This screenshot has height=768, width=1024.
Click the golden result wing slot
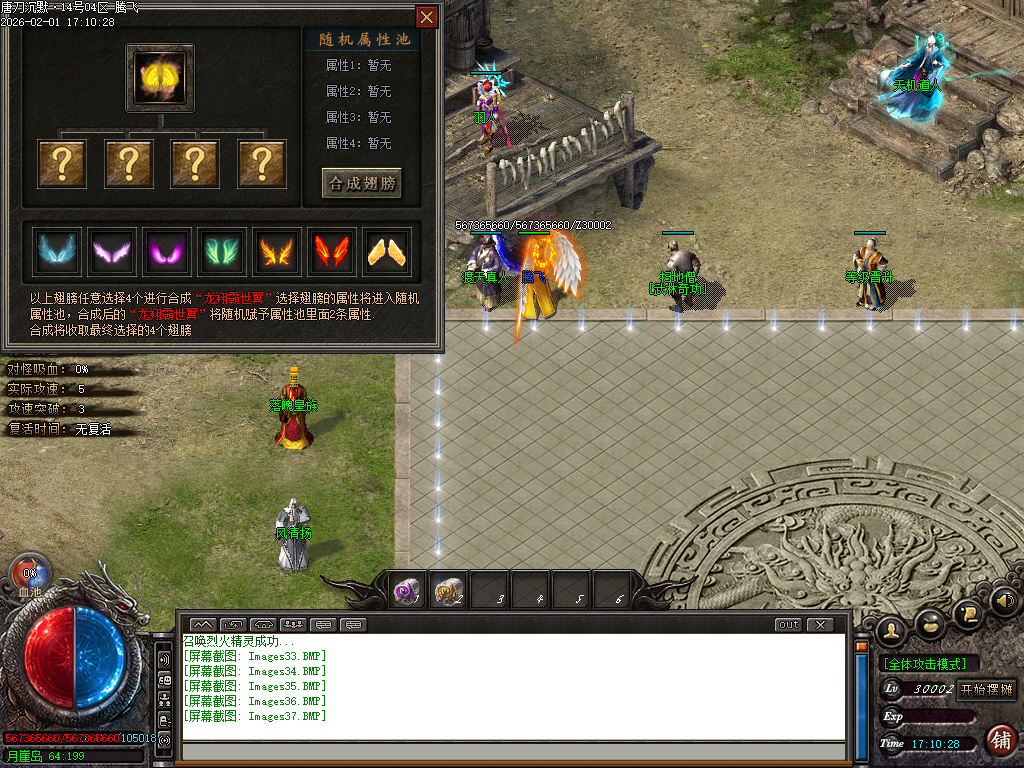pyautogui.click(x=160, y=77)
